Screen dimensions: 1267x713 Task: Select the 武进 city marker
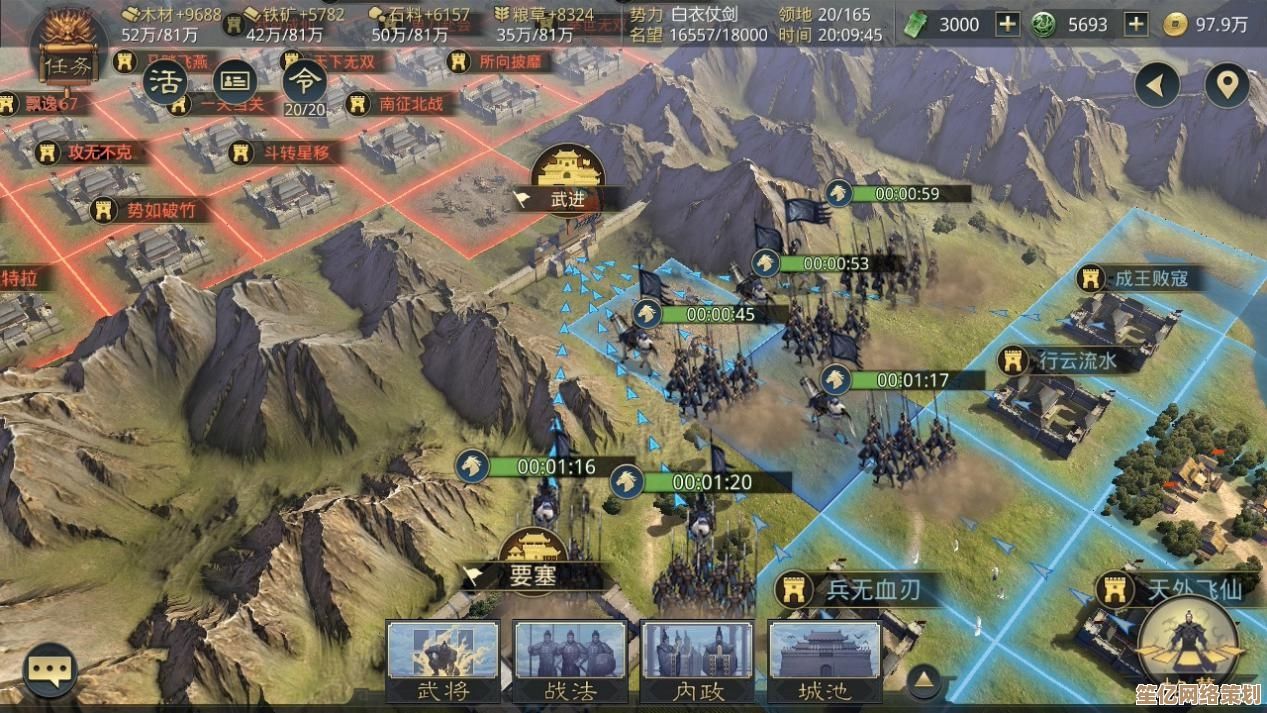point(567,198)
